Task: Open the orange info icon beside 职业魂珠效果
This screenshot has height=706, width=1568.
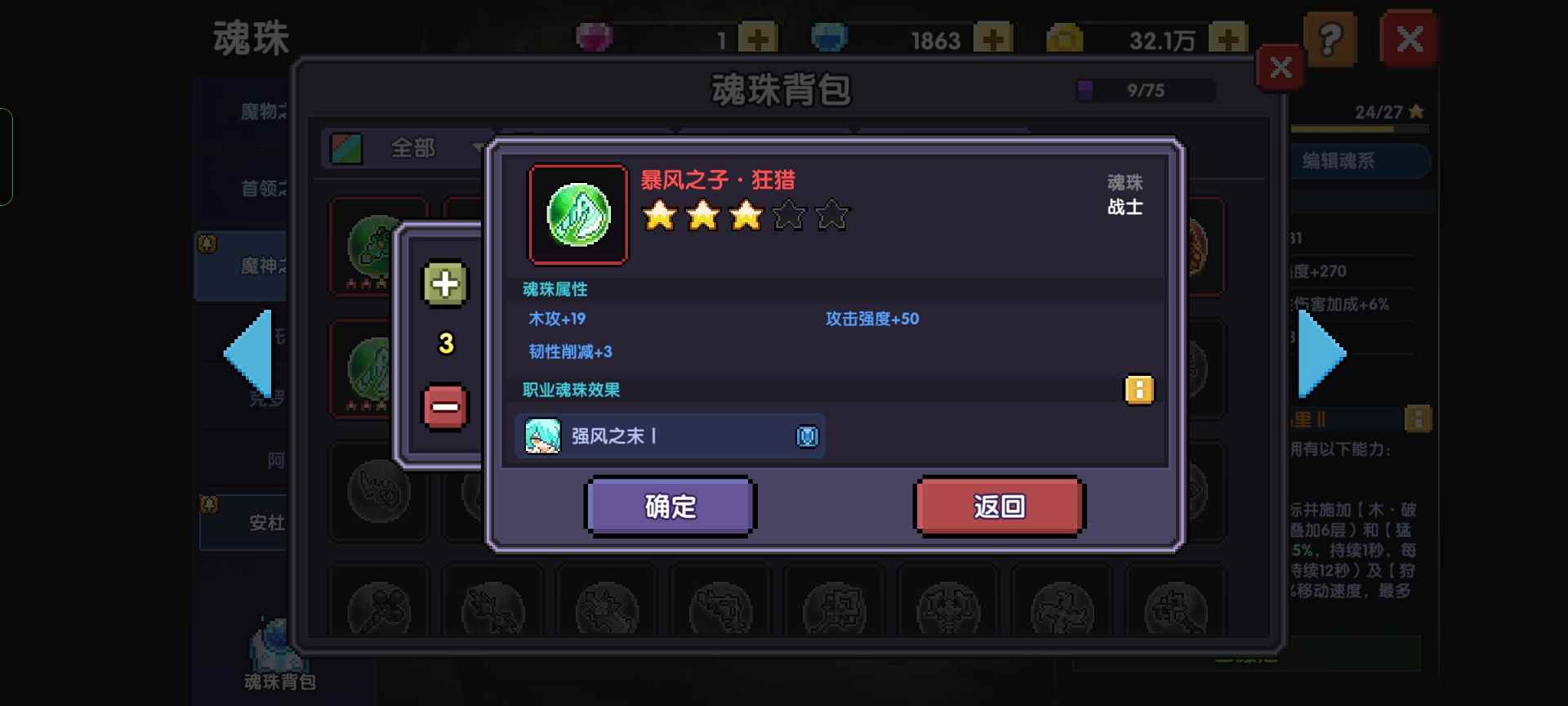Action: pyautogui.click(x=1140, y=391)
